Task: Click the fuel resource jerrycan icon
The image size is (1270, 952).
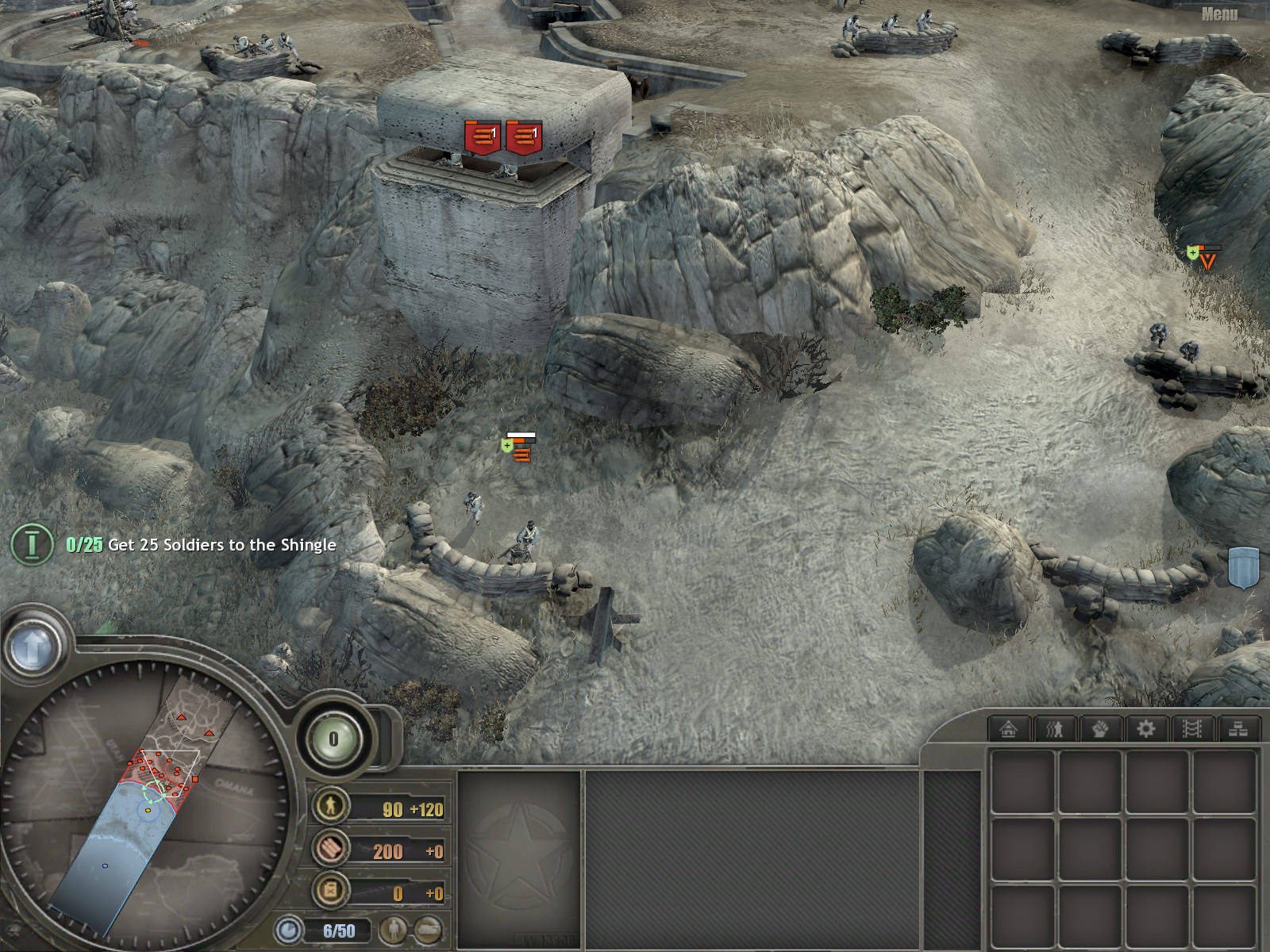Action: click(x=330, y=890)
